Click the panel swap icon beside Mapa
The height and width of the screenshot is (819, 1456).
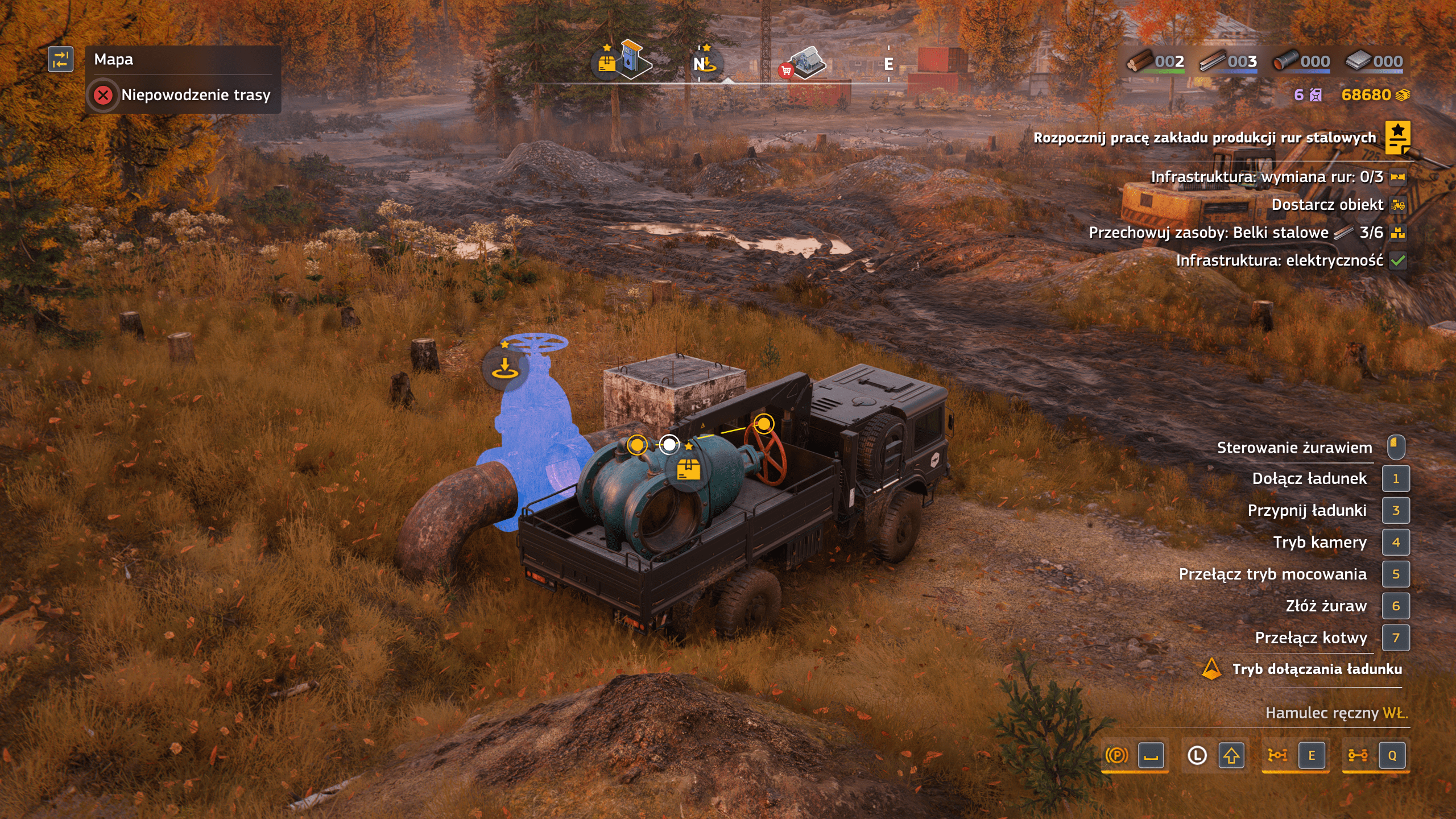tap(61, 60)
